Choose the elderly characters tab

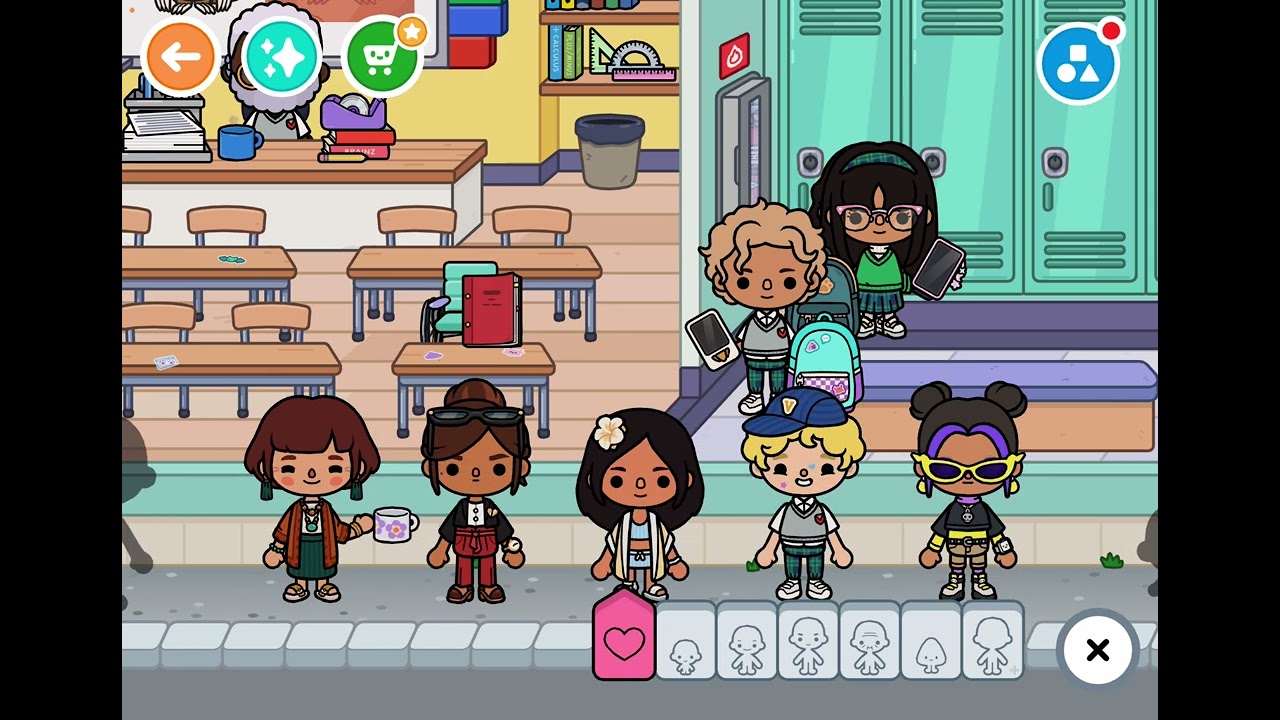click(x=869, y=645)
